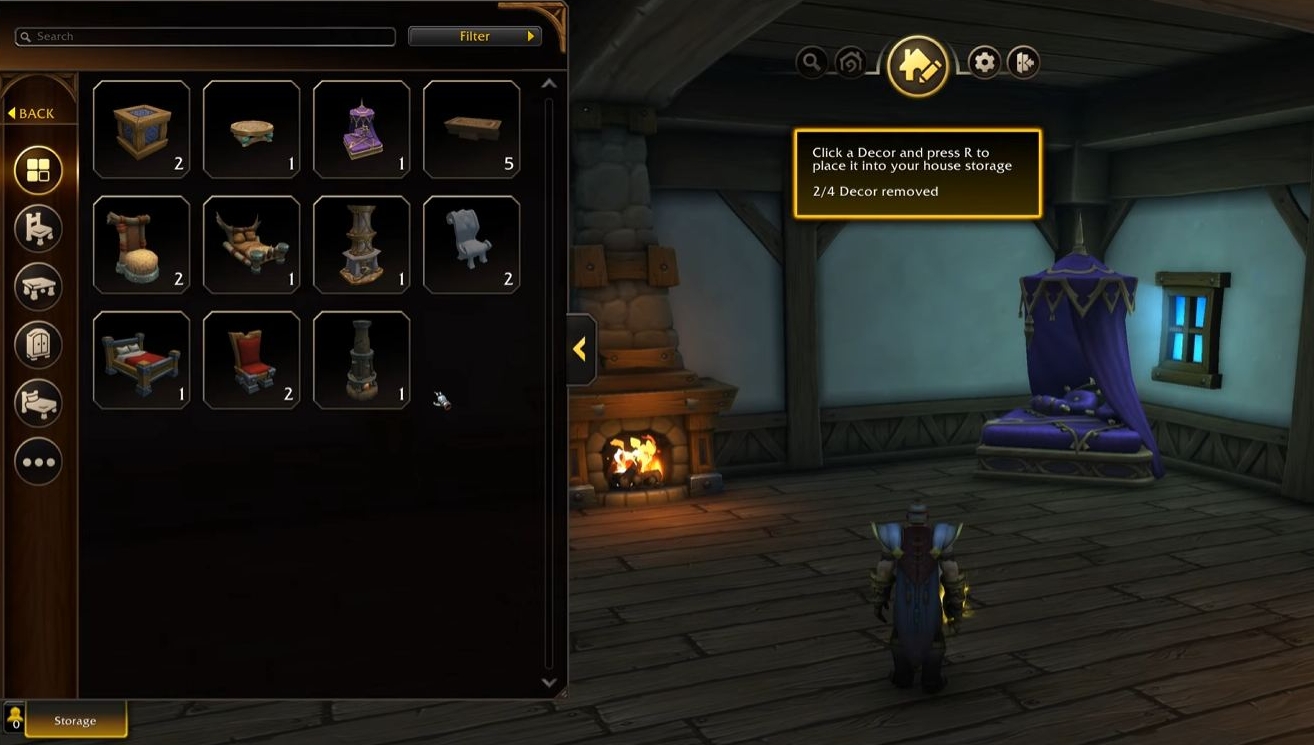Go back with the BACK button

click(x=31, y=113)
